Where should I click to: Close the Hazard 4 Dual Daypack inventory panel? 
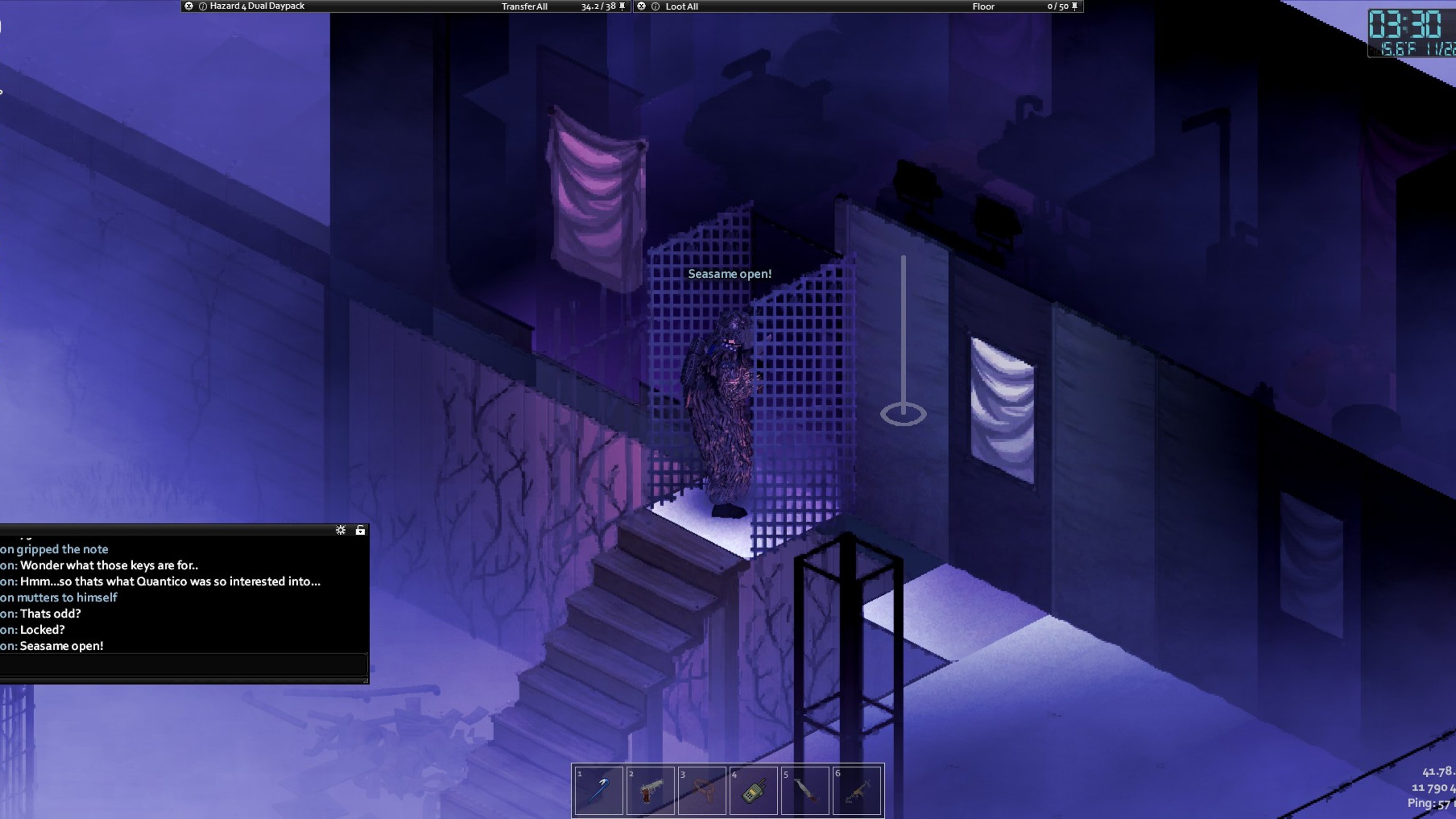[189, 6]
